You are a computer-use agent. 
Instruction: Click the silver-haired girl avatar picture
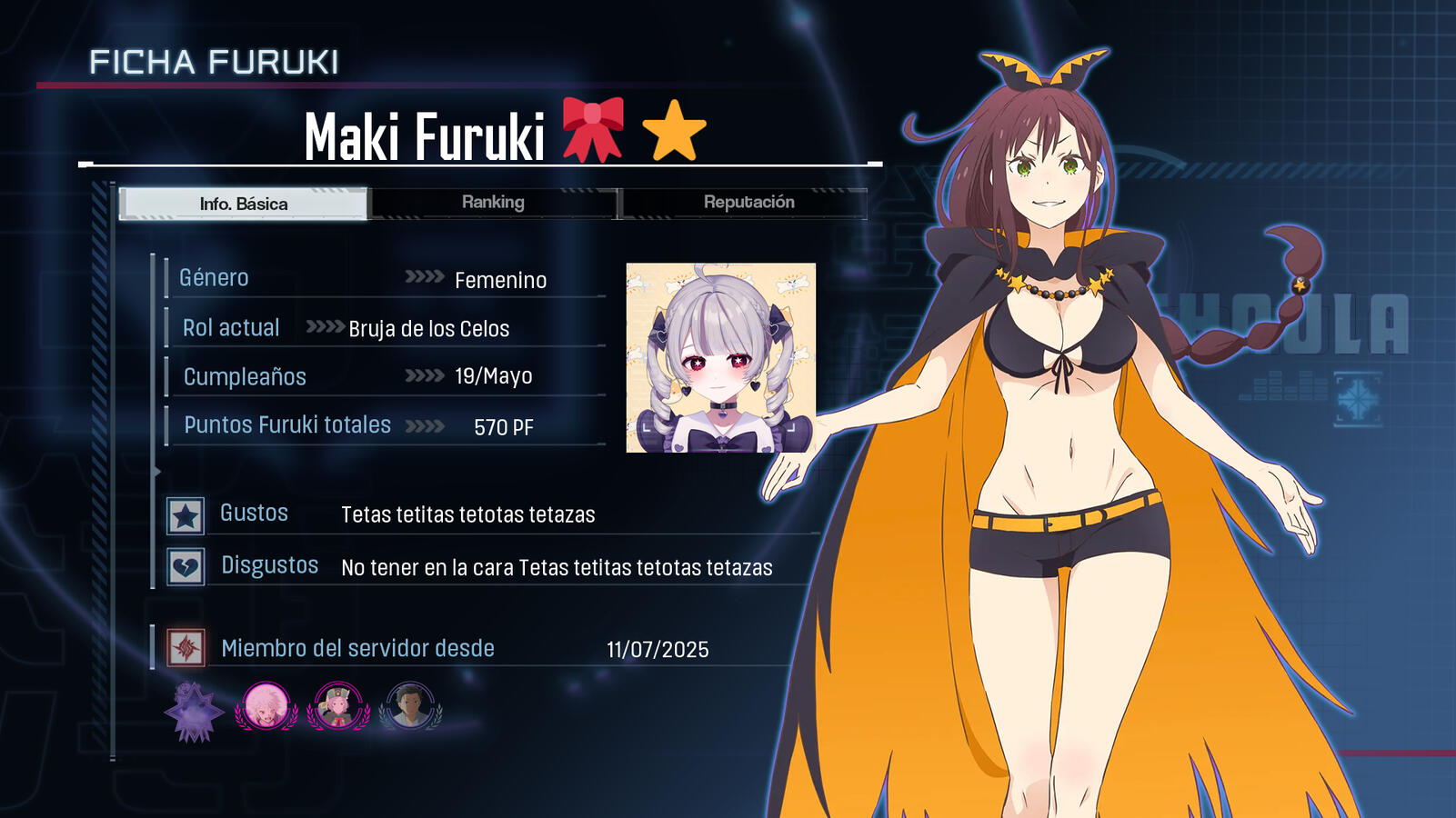click(x=720, y=358)
